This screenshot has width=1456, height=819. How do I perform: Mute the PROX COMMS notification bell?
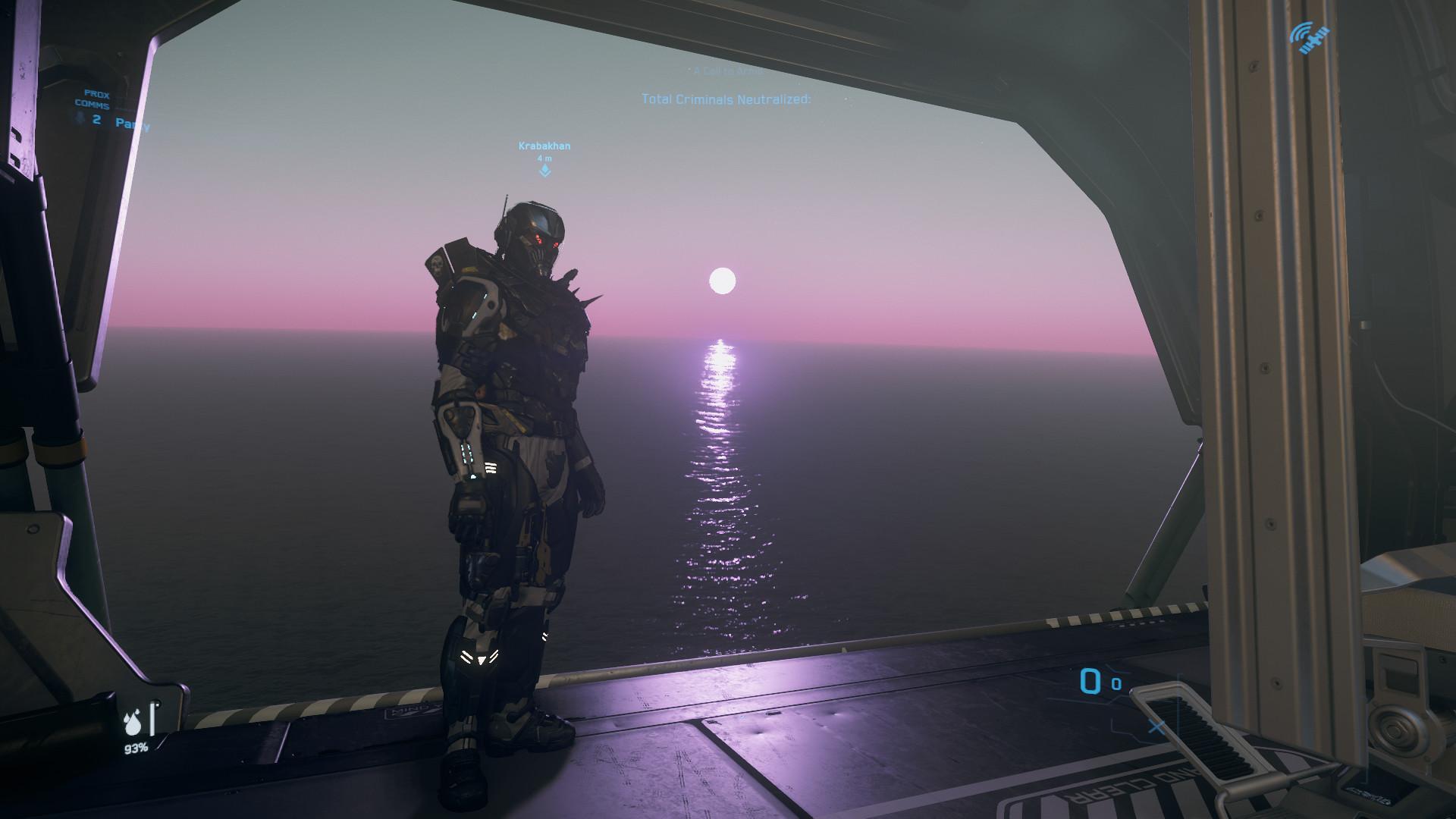[80, 118]
